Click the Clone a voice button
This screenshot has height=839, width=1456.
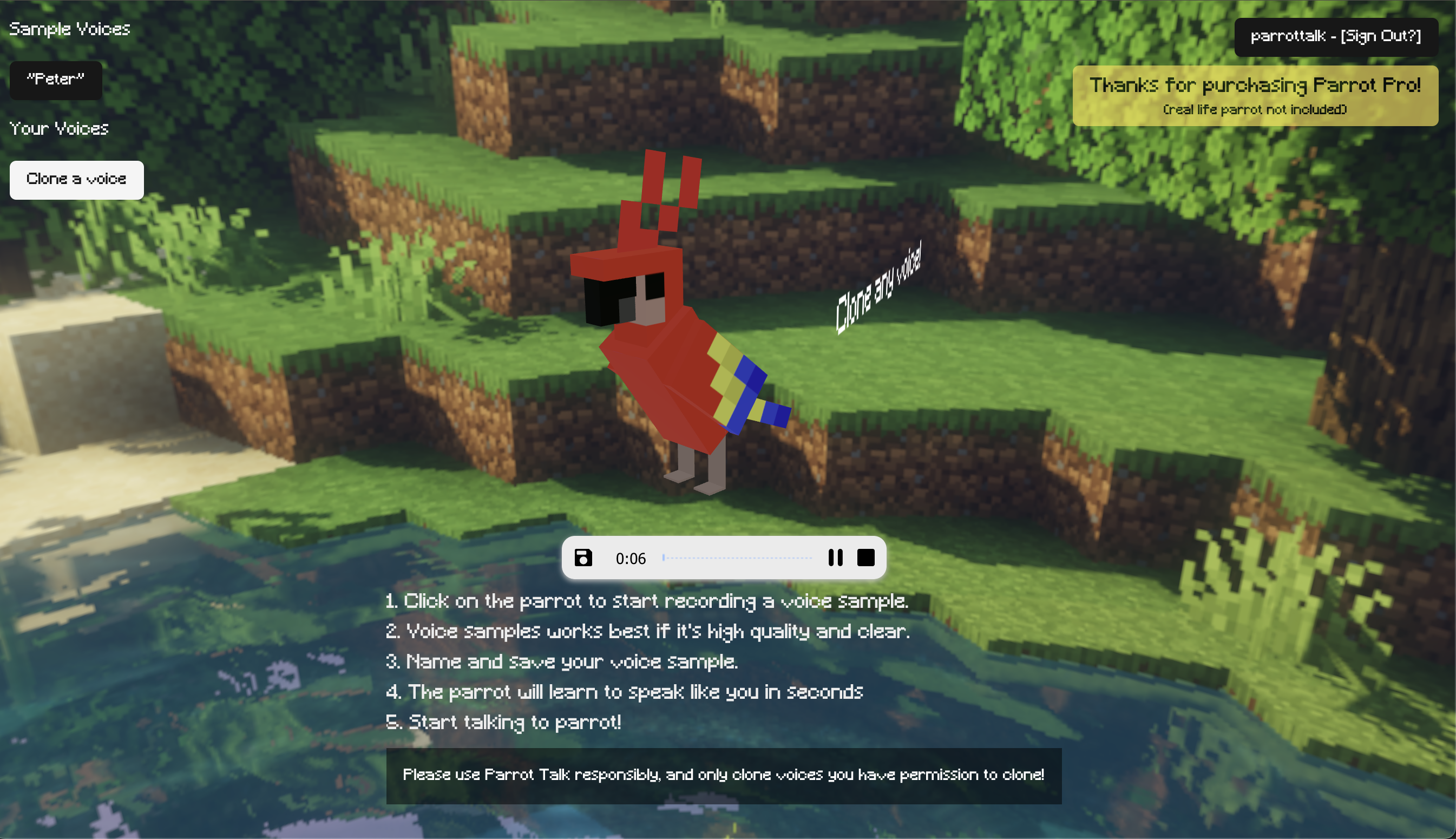(76, 179)
